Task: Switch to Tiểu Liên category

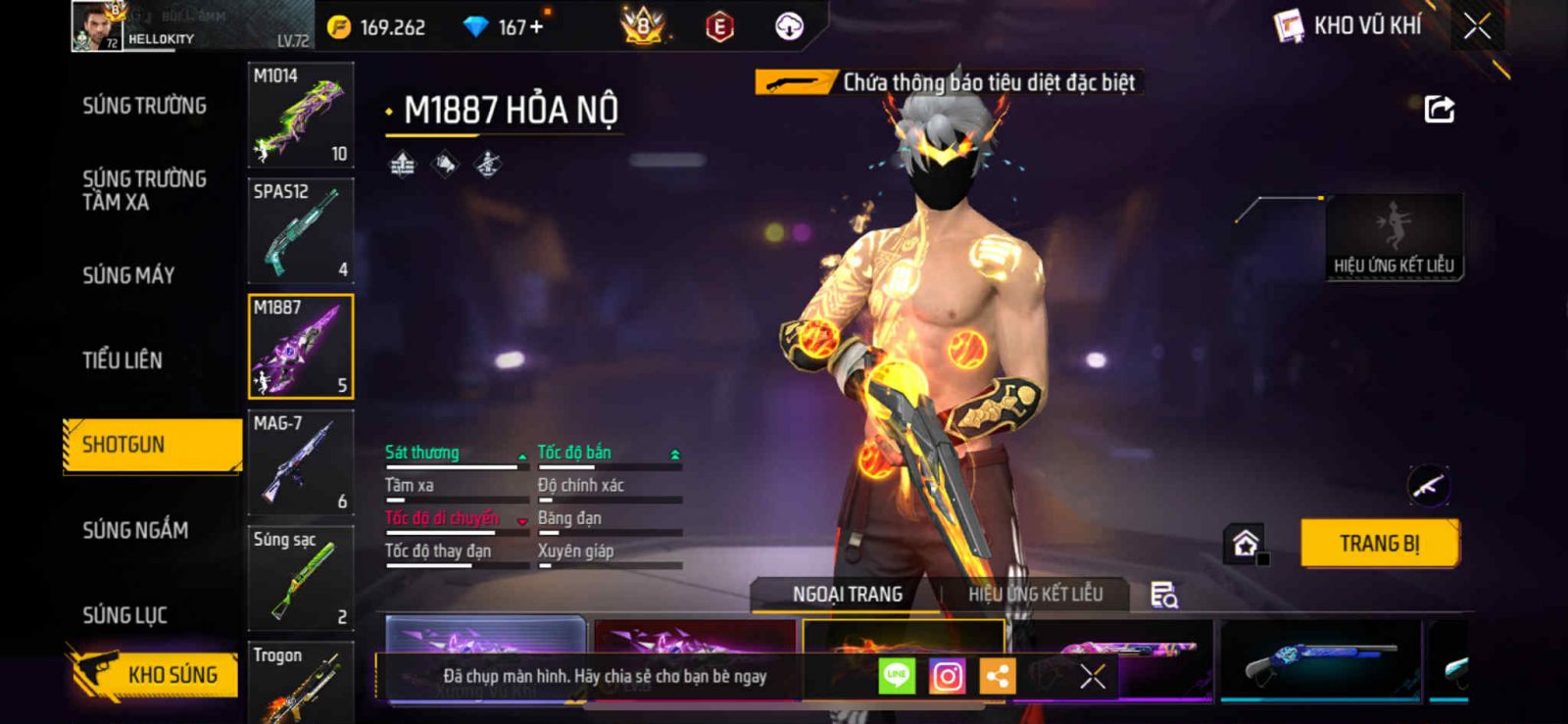Action: tap(122, 361)
